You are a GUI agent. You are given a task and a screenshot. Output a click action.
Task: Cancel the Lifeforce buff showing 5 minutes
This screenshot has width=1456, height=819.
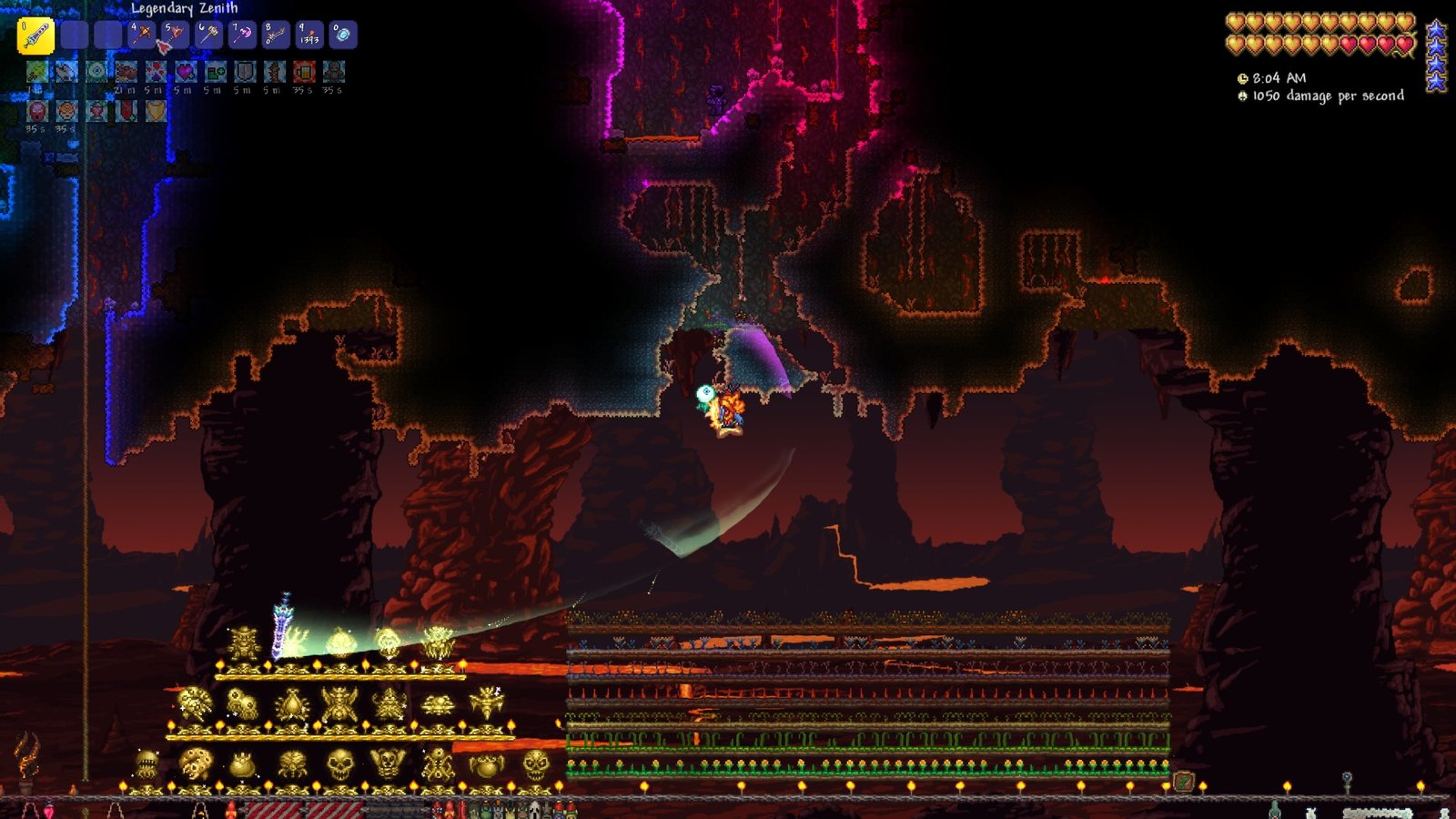point(187,73)
